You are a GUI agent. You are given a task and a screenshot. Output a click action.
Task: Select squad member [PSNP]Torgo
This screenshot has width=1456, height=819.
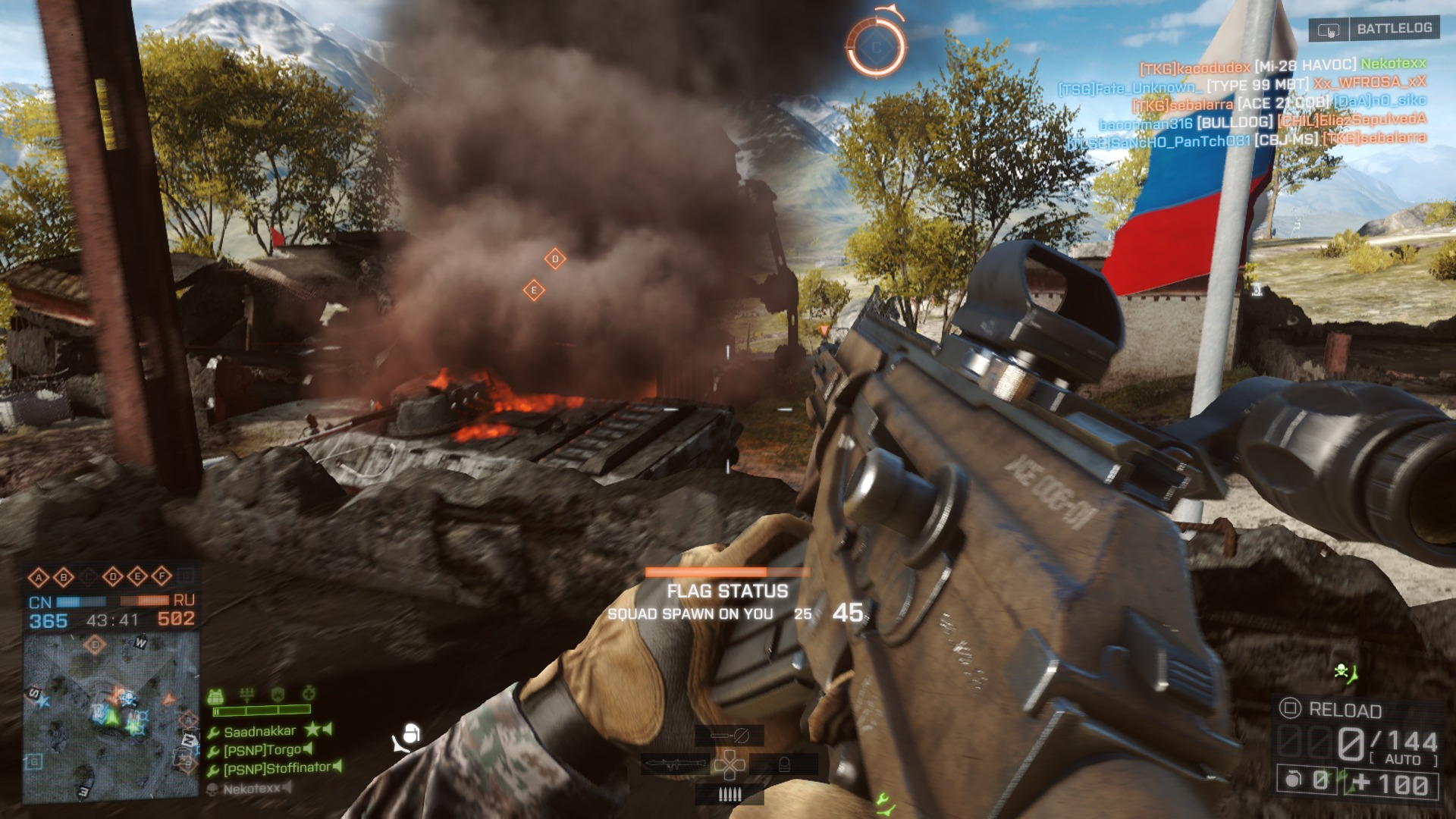262,751
